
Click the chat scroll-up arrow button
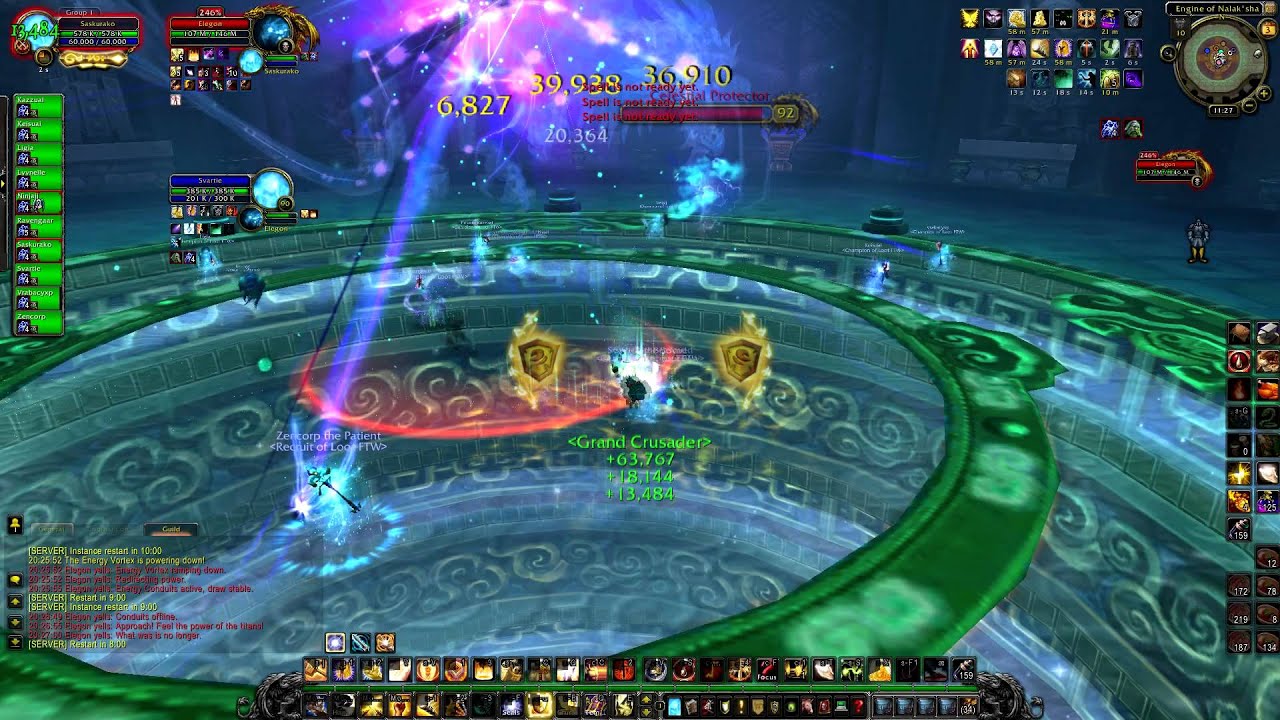pyautogui.click(x=15, y=601)
